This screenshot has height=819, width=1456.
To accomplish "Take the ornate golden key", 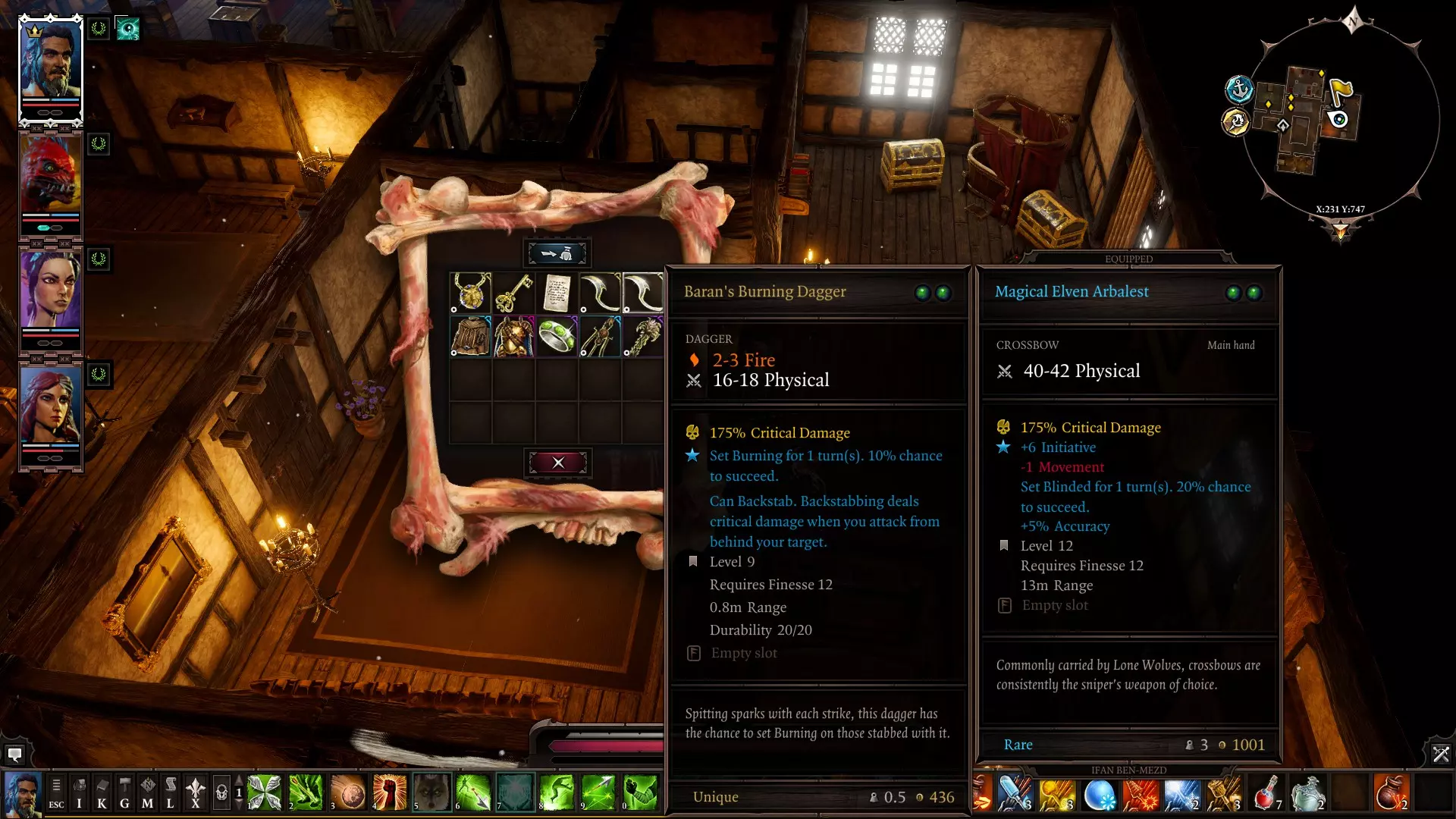I will [x=514, y=293].
